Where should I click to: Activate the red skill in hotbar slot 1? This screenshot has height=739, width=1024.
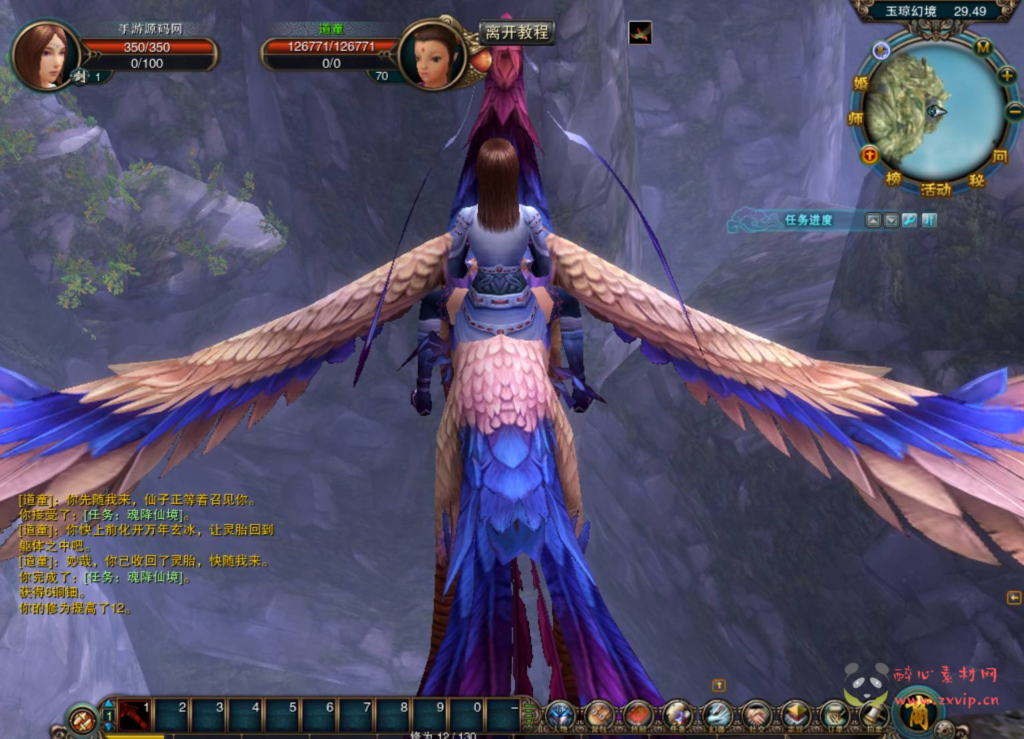coord(134,714)
